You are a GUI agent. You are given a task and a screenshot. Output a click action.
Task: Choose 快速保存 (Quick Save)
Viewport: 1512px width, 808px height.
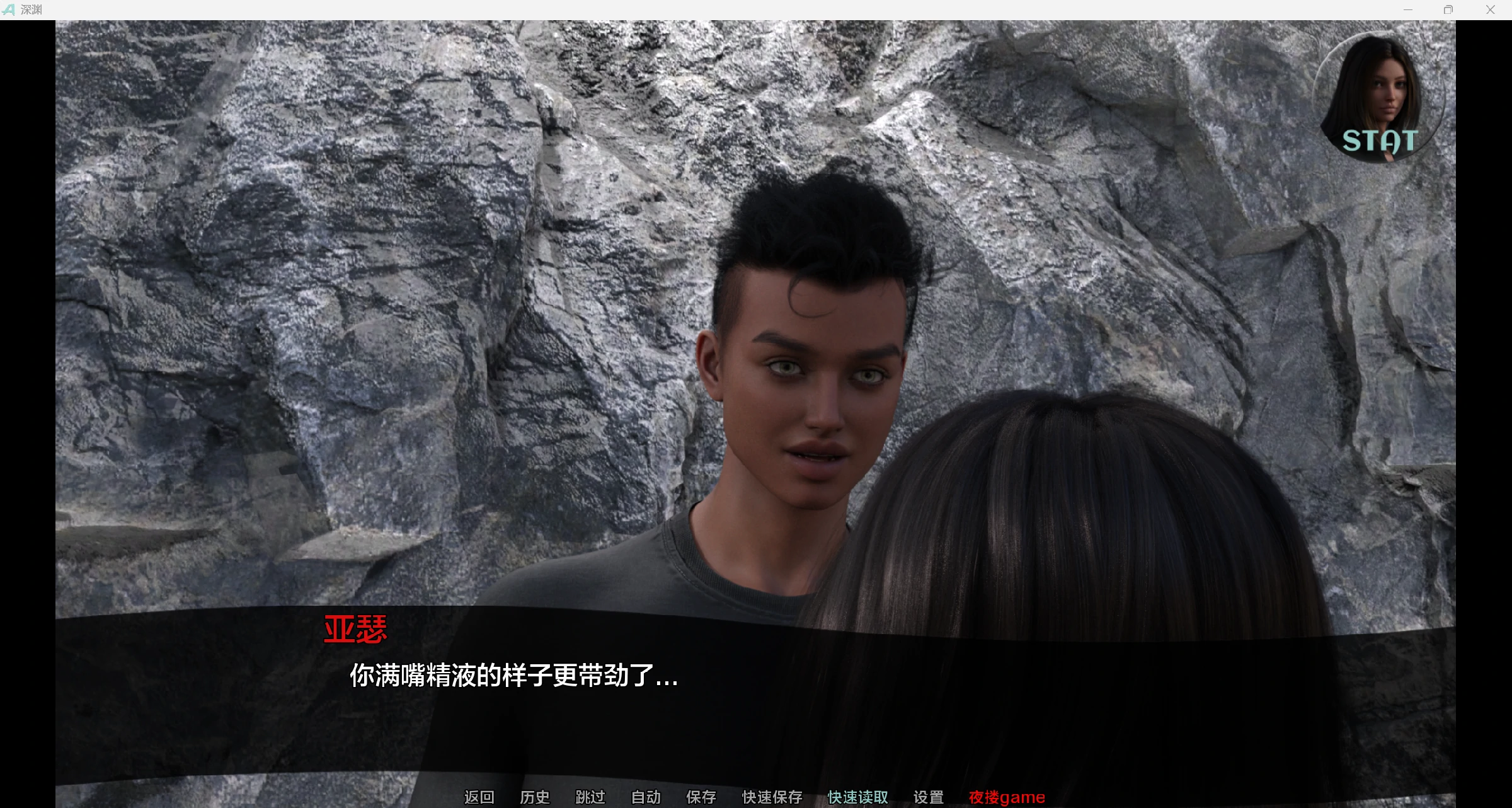[772, 797]
